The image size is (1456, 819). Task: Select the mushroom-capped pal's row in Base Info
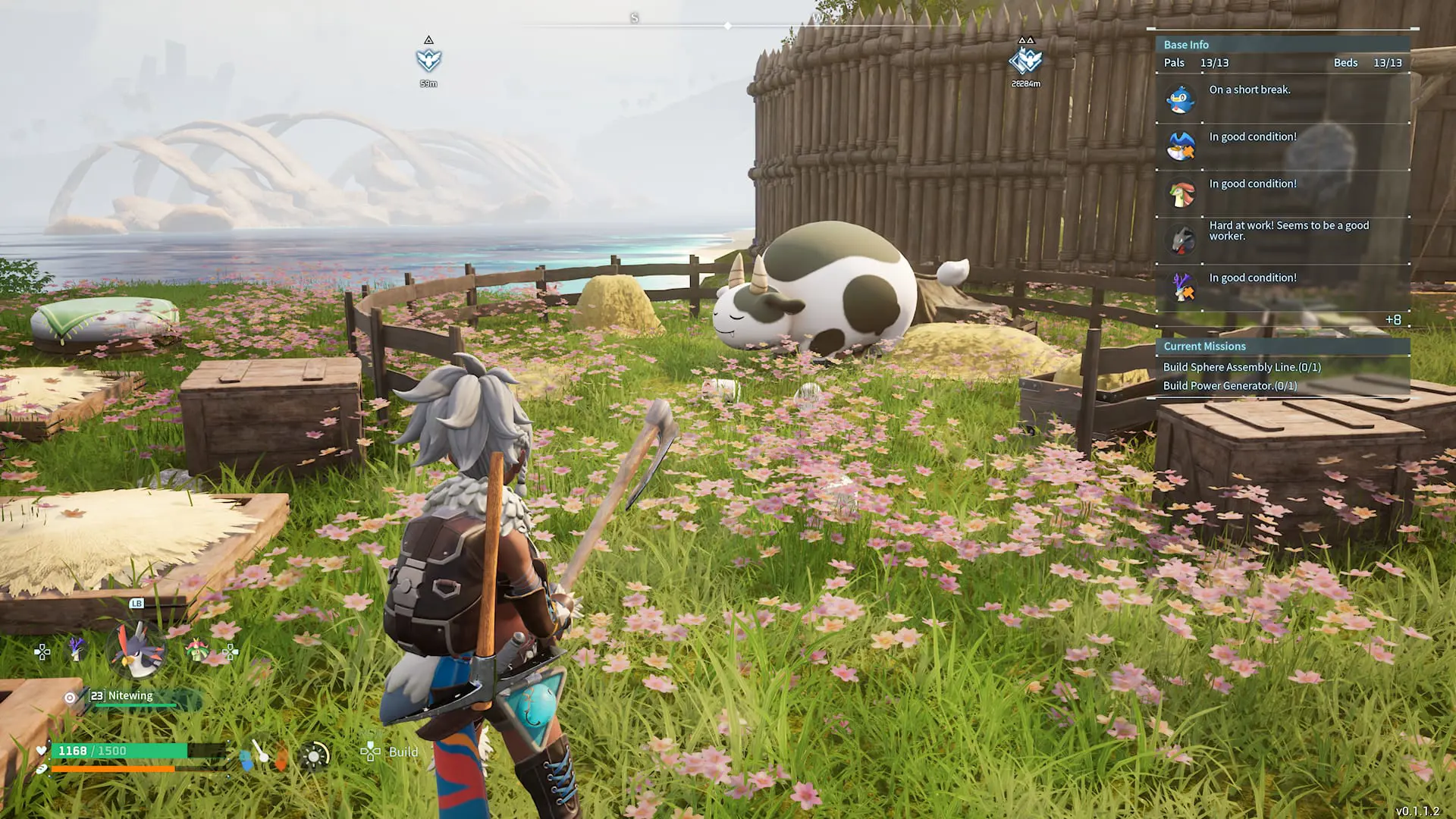pyautogui.click(x=1282, y=193)
